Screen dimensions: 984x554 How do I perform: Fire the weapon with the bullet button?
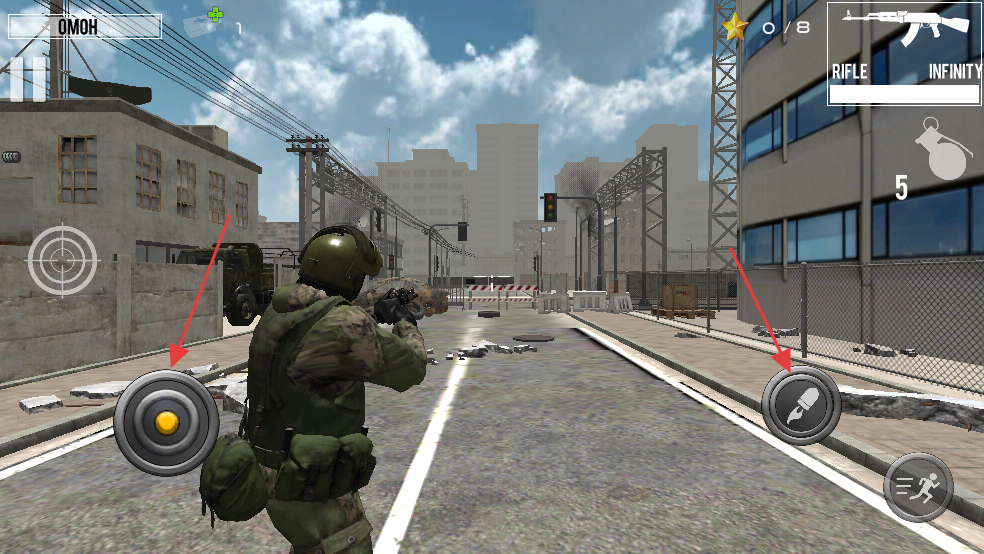(x=800, y=406)
